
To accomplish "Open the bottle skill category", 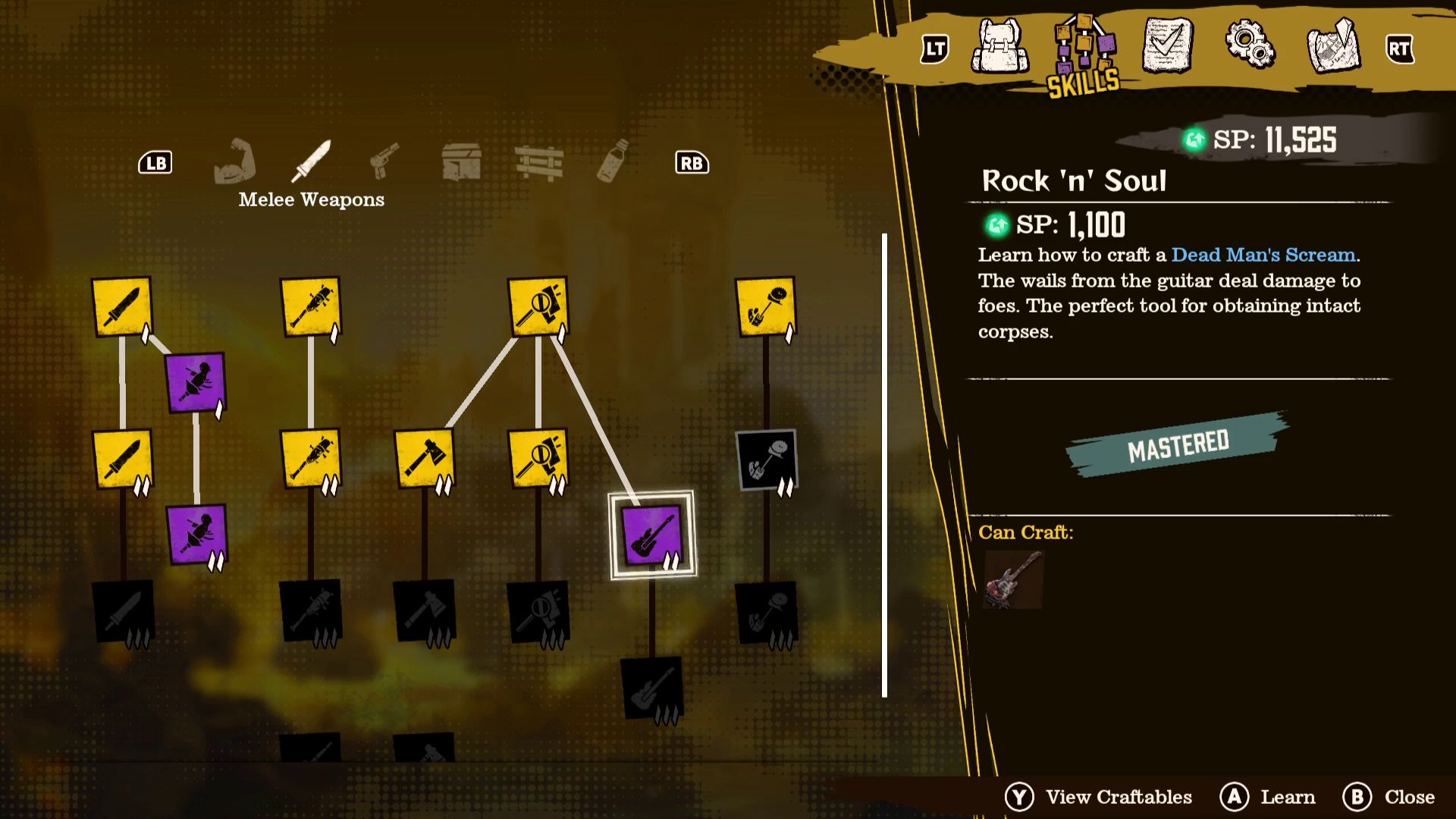I will pos(613,161).
